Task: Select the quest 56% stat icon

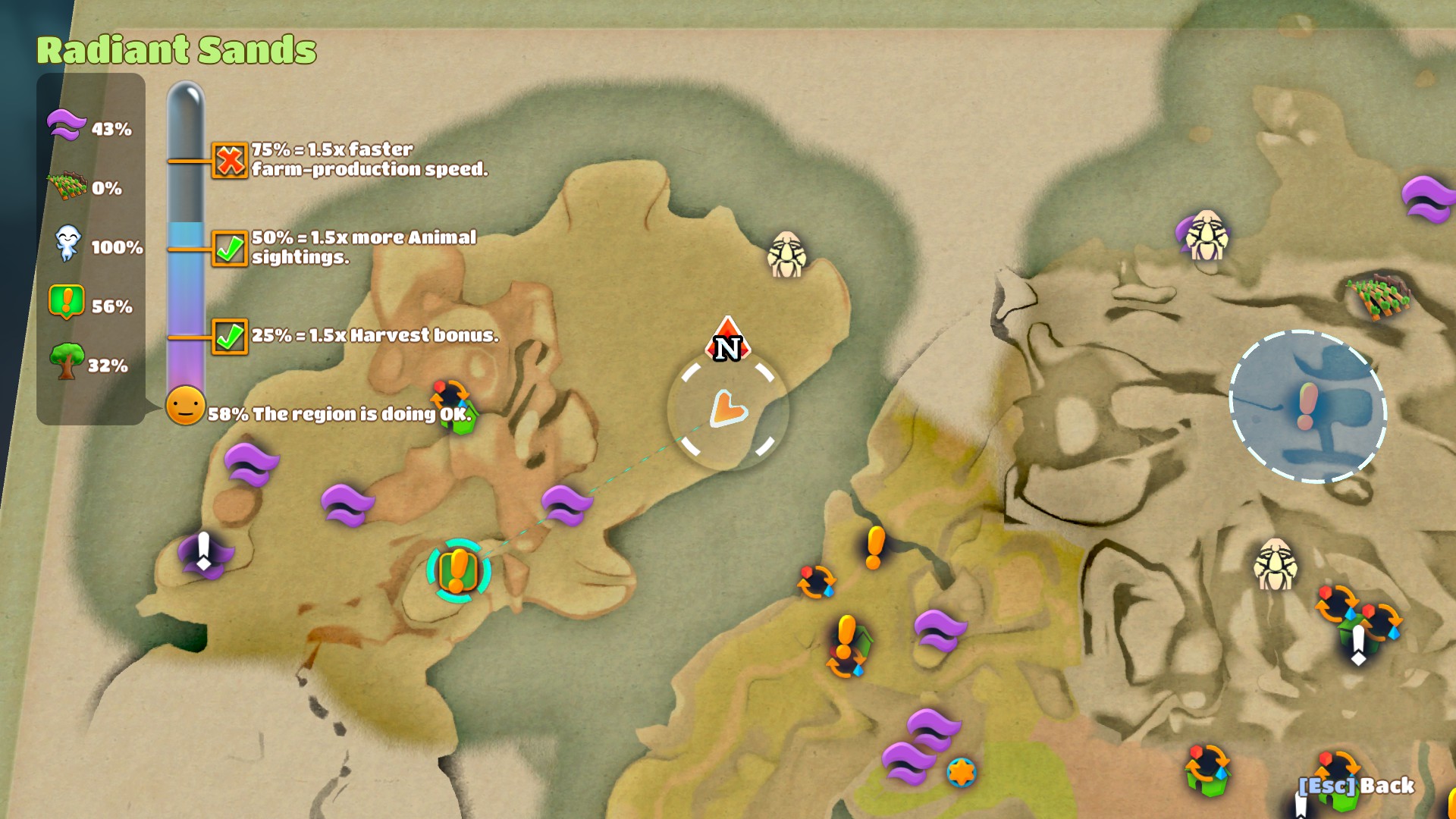Action: point(67,303)
